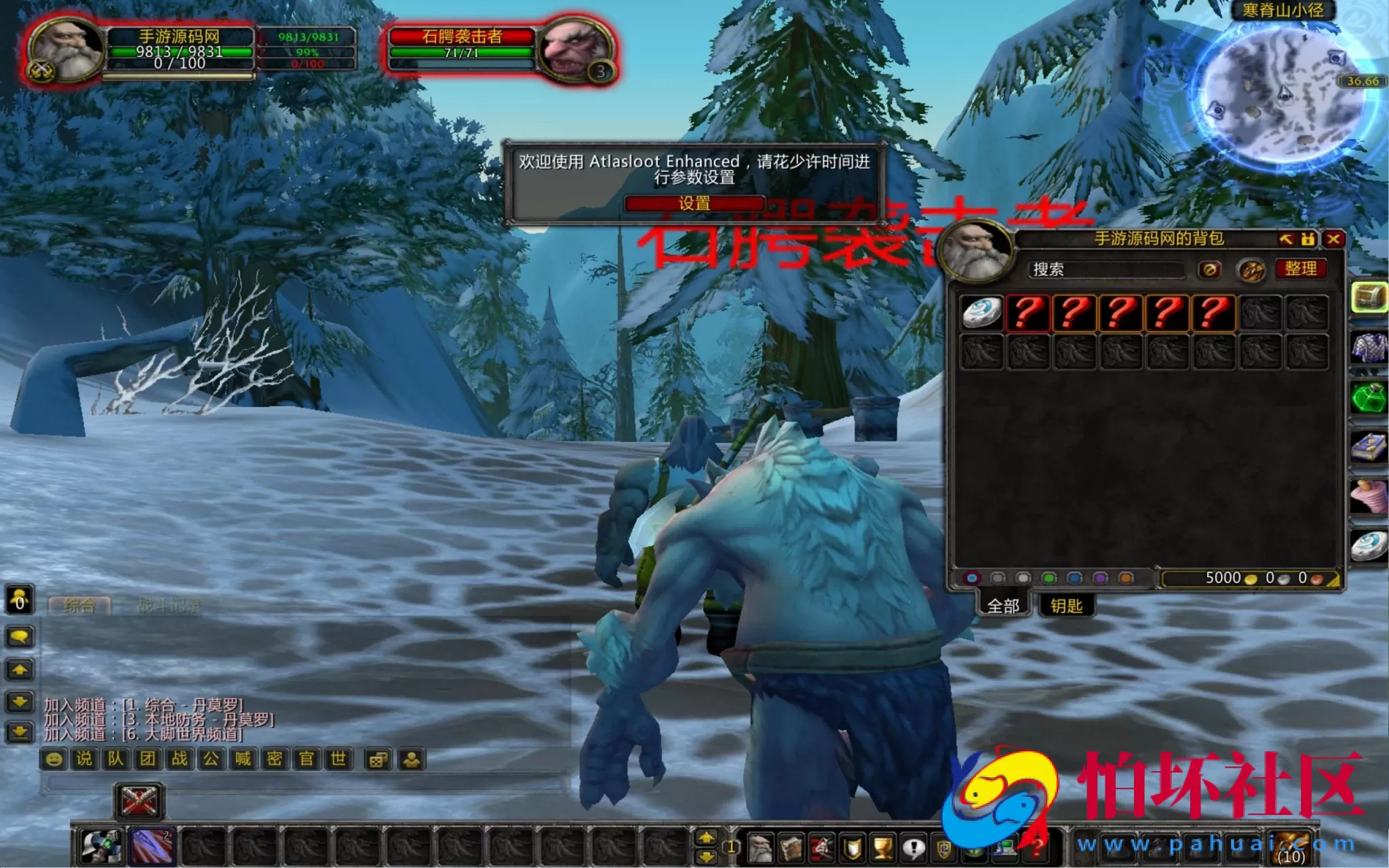The width and height of the screenshot is (1389, 868).
Task: Open the quest log exclamation icon
Action: tap(913, 848)
